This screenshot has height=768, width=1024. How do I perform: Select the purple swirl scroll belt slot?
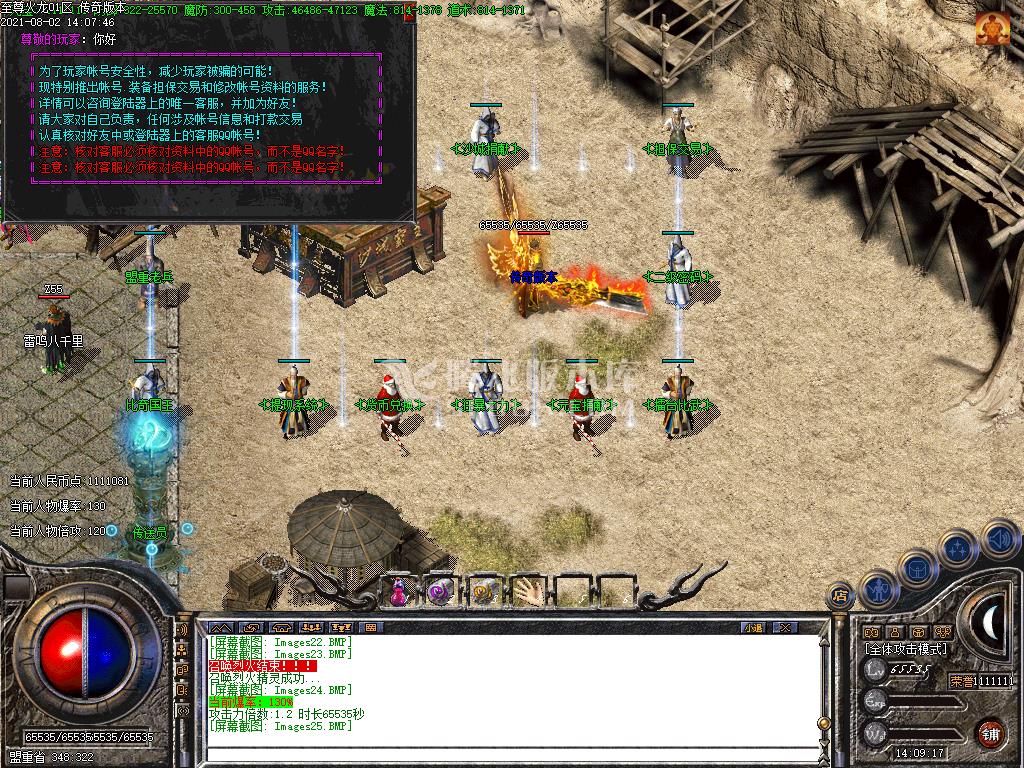point(440,591)
